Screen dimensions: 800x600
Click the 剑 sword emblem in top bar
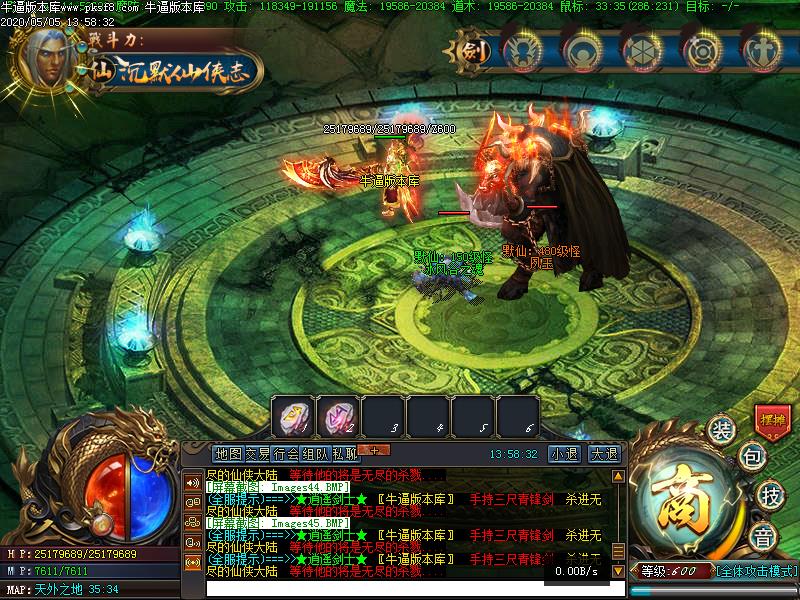point(476,49)
